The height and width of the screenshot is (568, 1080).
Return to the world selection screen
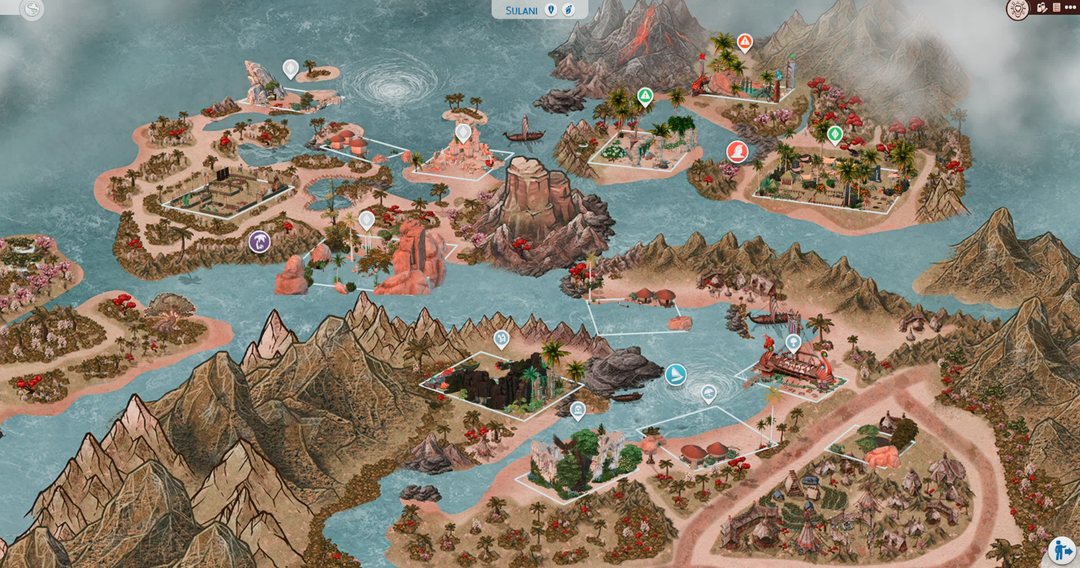tap(32, 10)
